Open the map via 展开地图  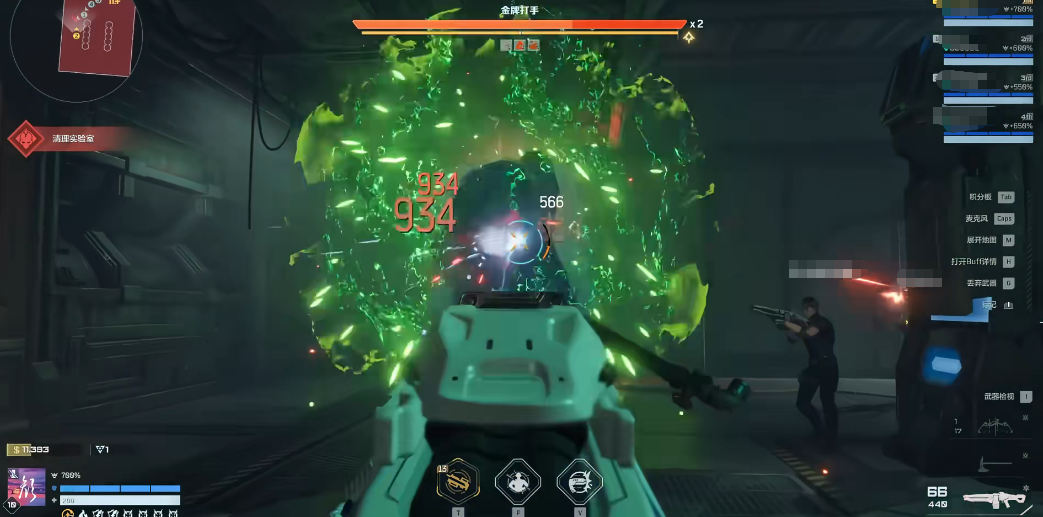990,240
